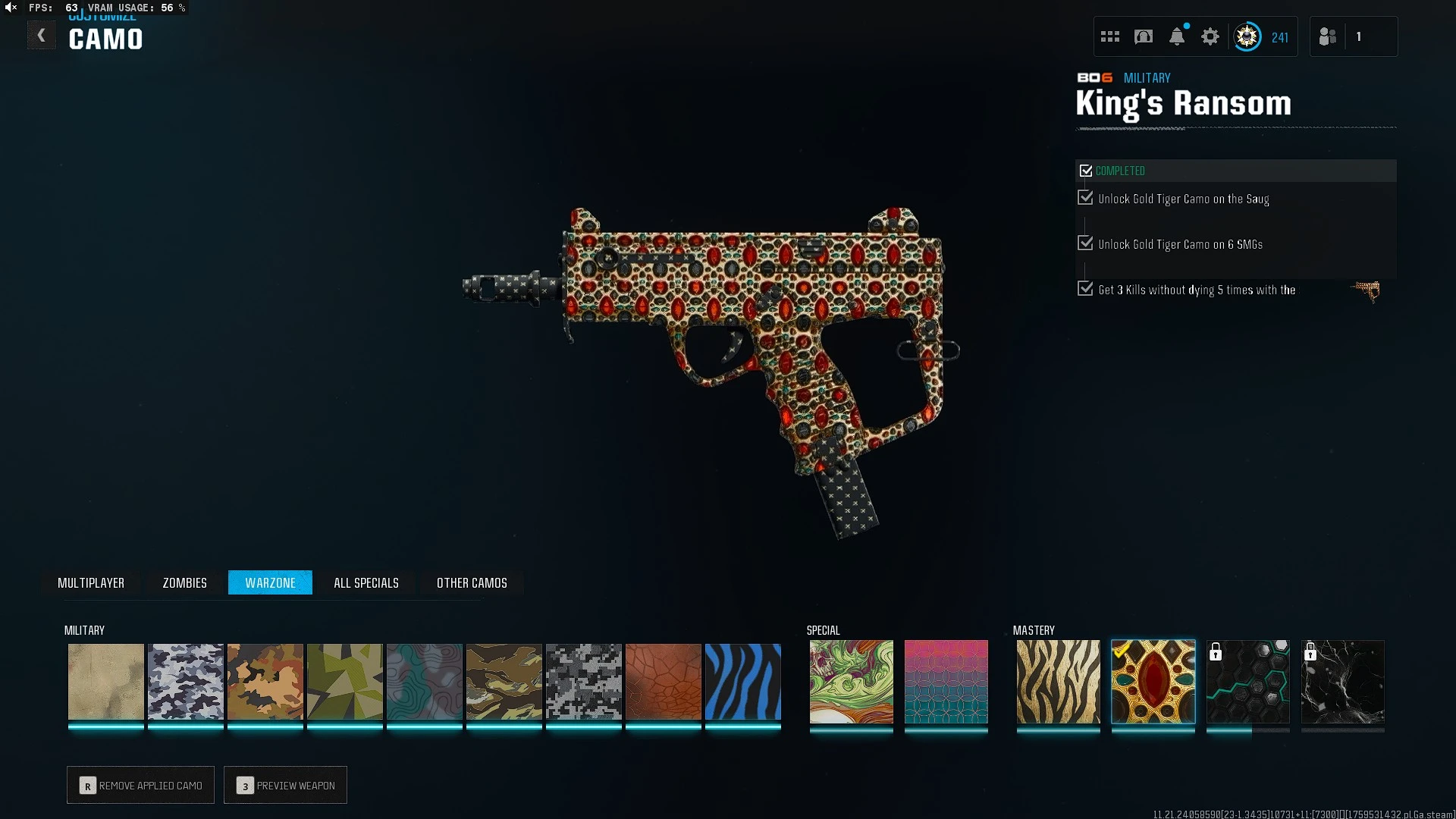Select the pink and teal special camo
This screenshot has height=819, width=1456.
click(946, 681)
